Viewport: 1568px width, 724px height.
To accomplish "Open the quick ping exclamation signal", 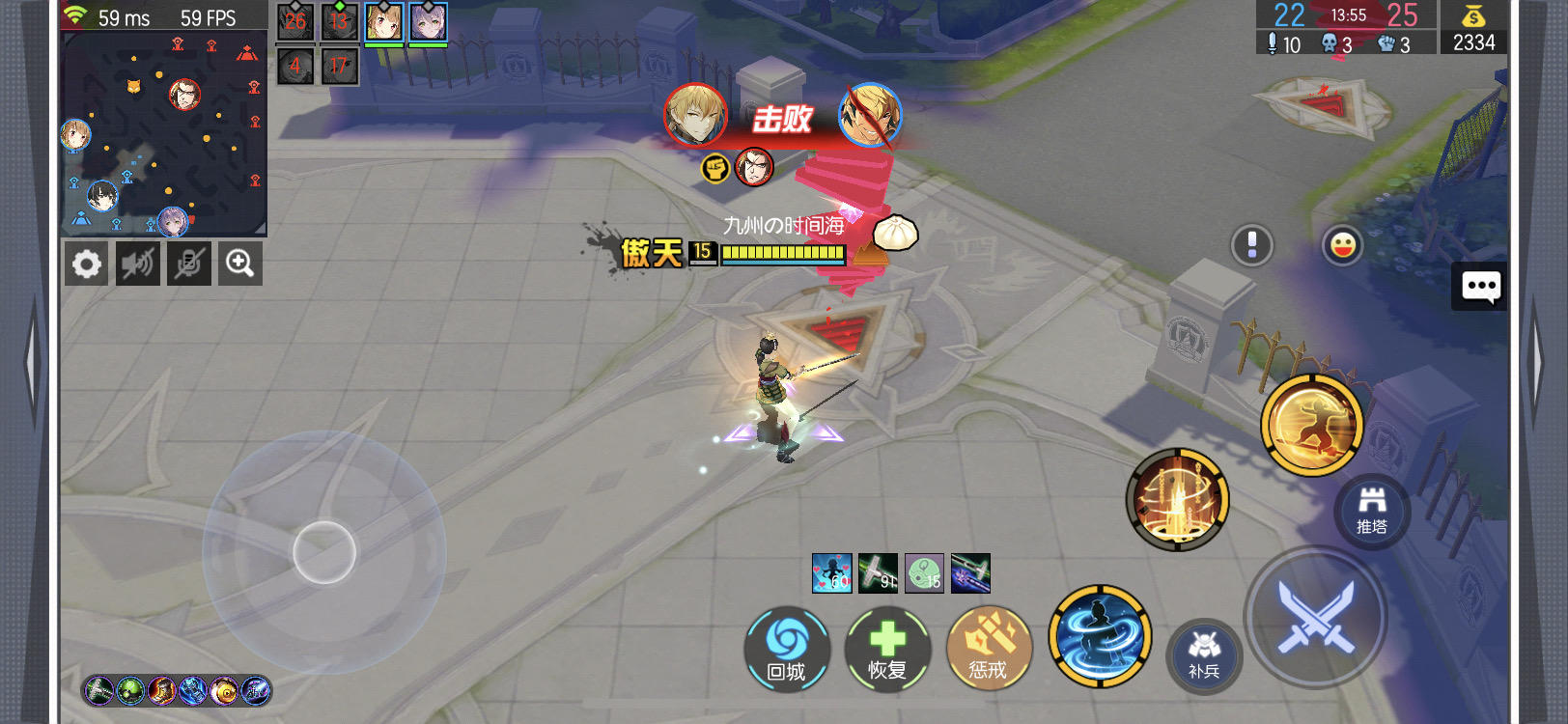I will [1252, 245].
